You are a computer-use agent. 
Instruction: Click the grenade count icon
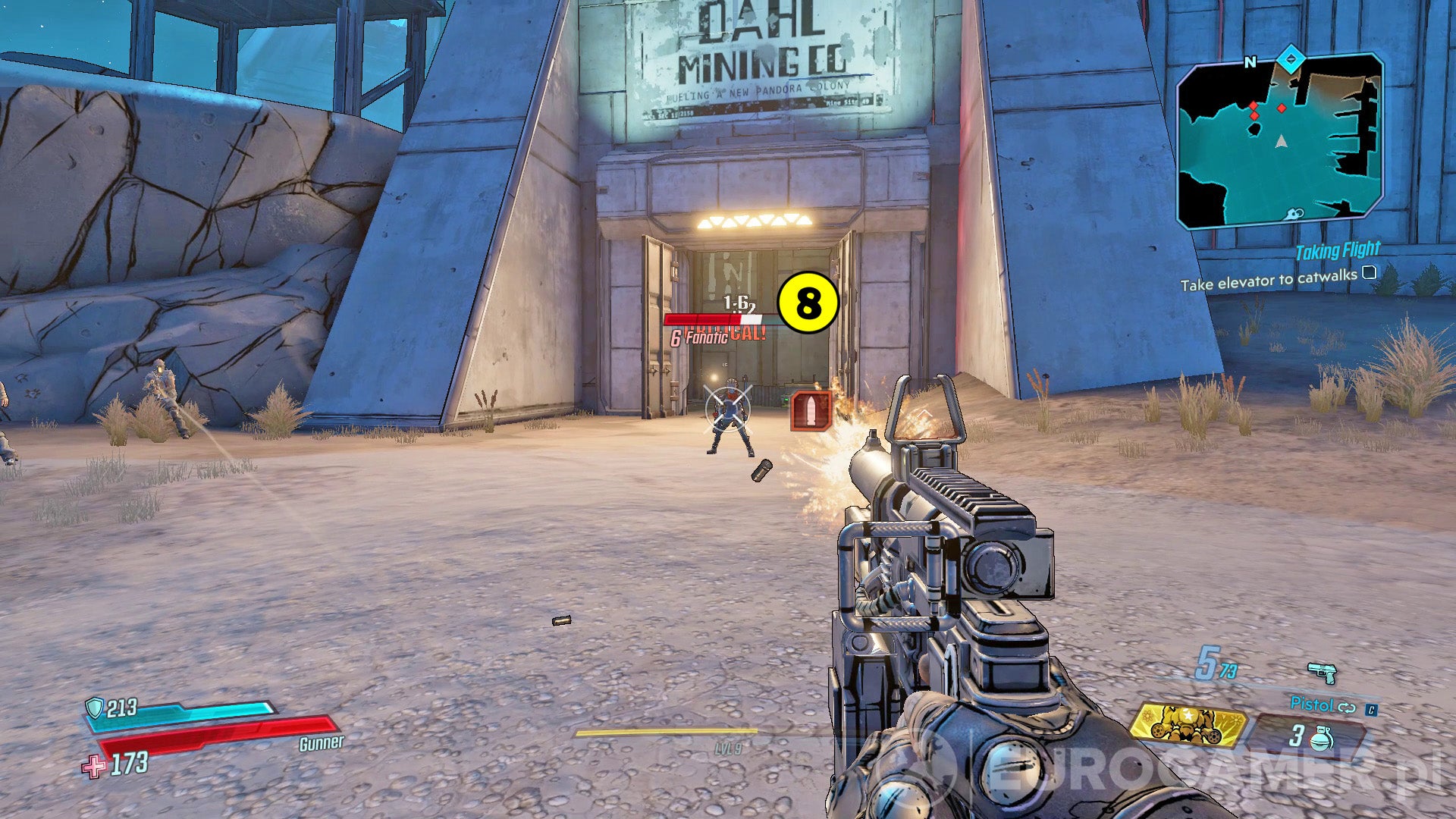click(1321, 739)
